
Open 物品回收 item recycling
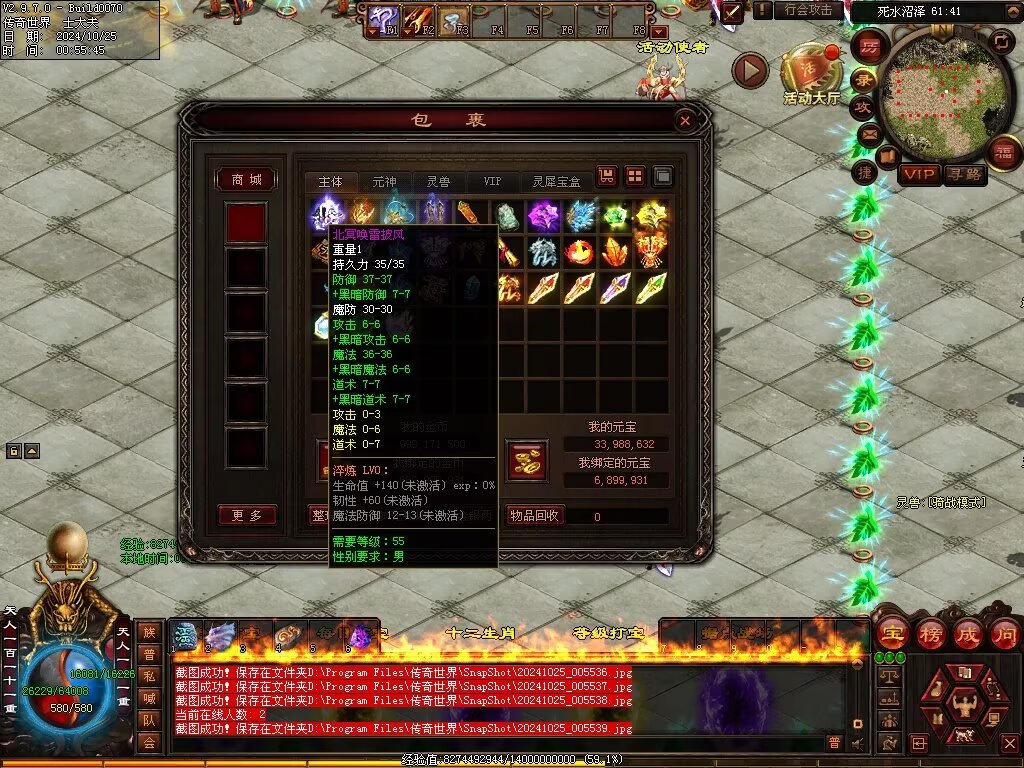click(x=535, y=515)
